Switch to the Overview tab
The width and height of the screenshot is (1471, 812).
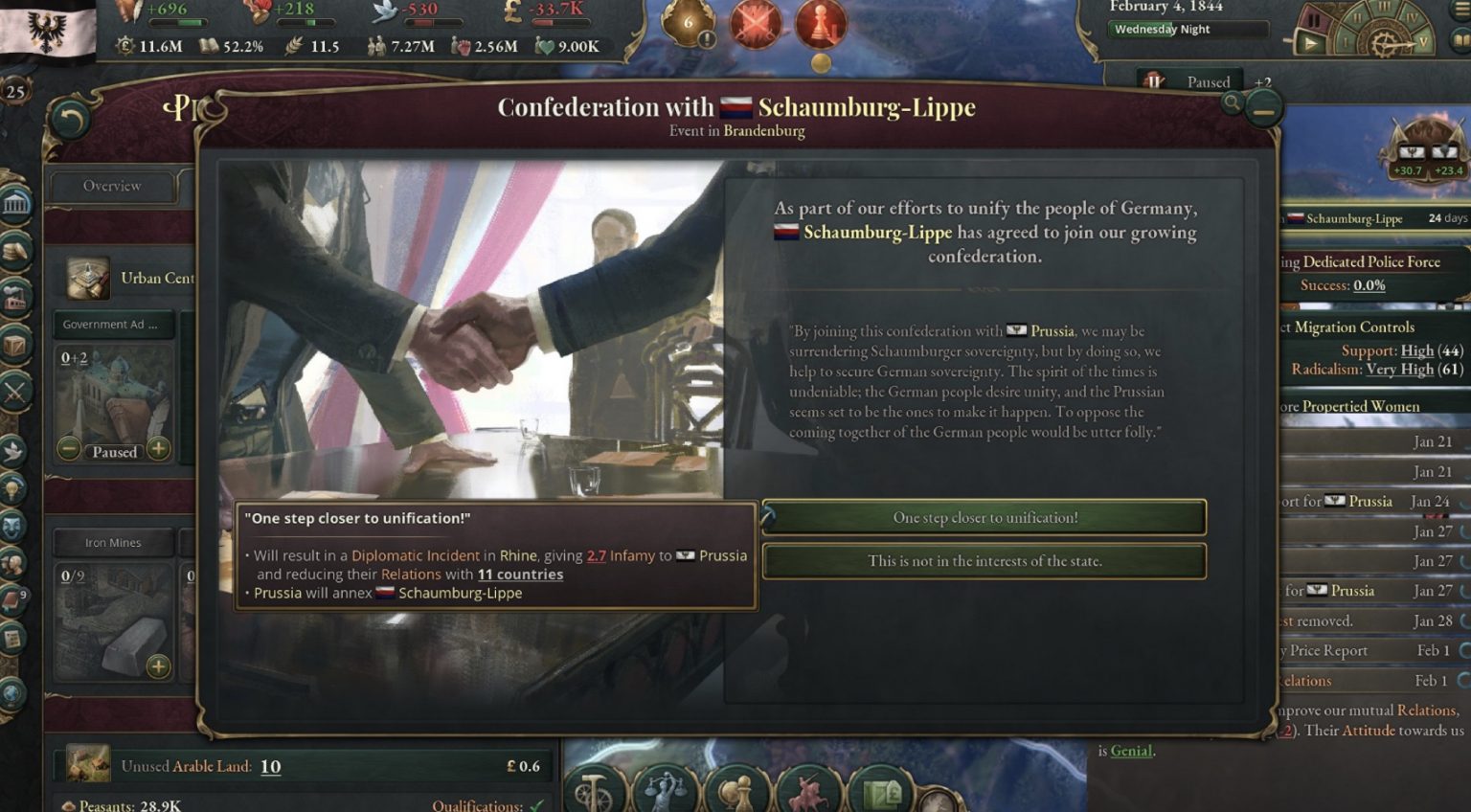111,186
